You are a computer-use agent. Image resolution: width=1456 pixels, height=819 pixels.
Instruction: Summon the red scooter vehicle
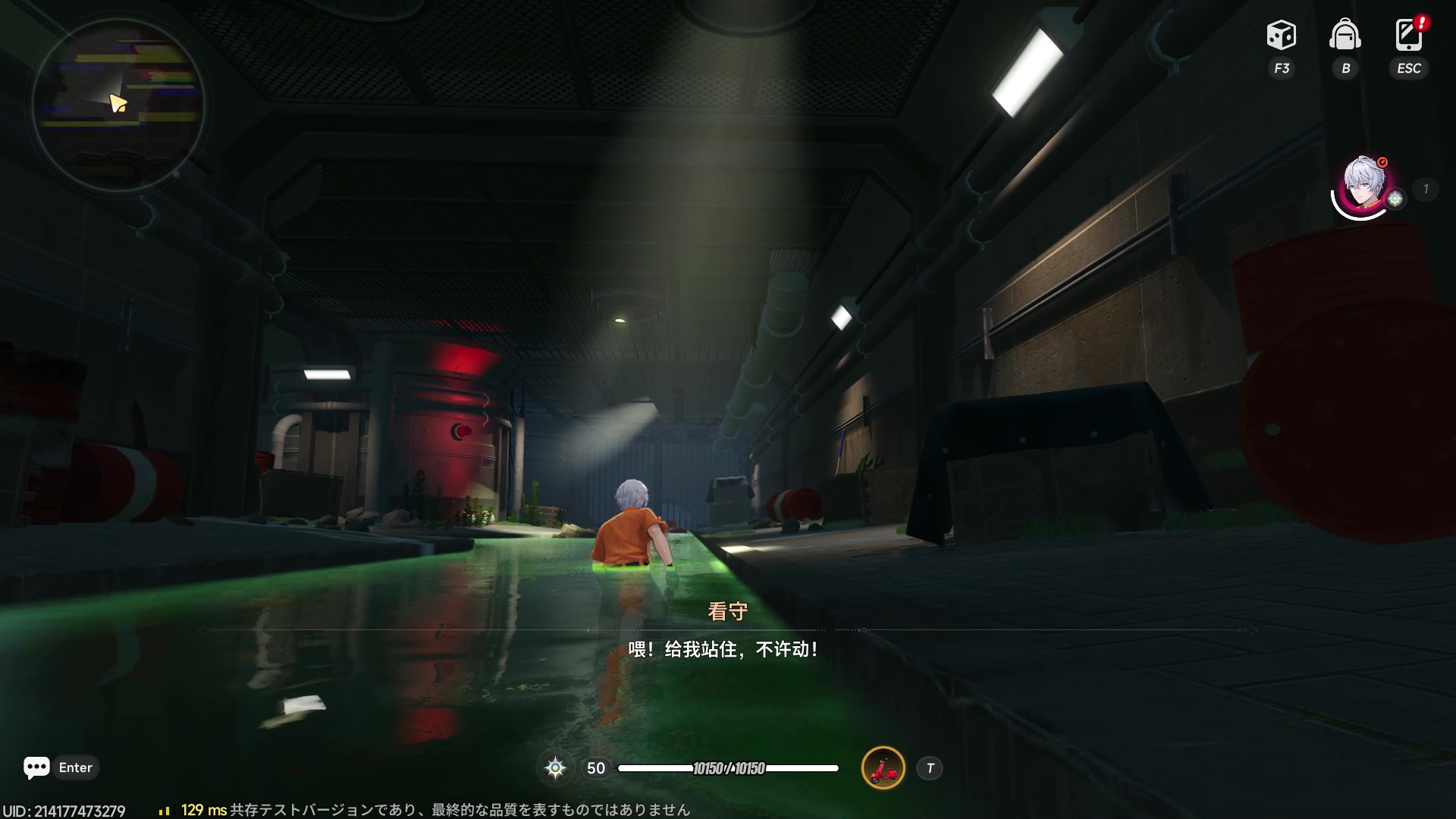[883, 768]
